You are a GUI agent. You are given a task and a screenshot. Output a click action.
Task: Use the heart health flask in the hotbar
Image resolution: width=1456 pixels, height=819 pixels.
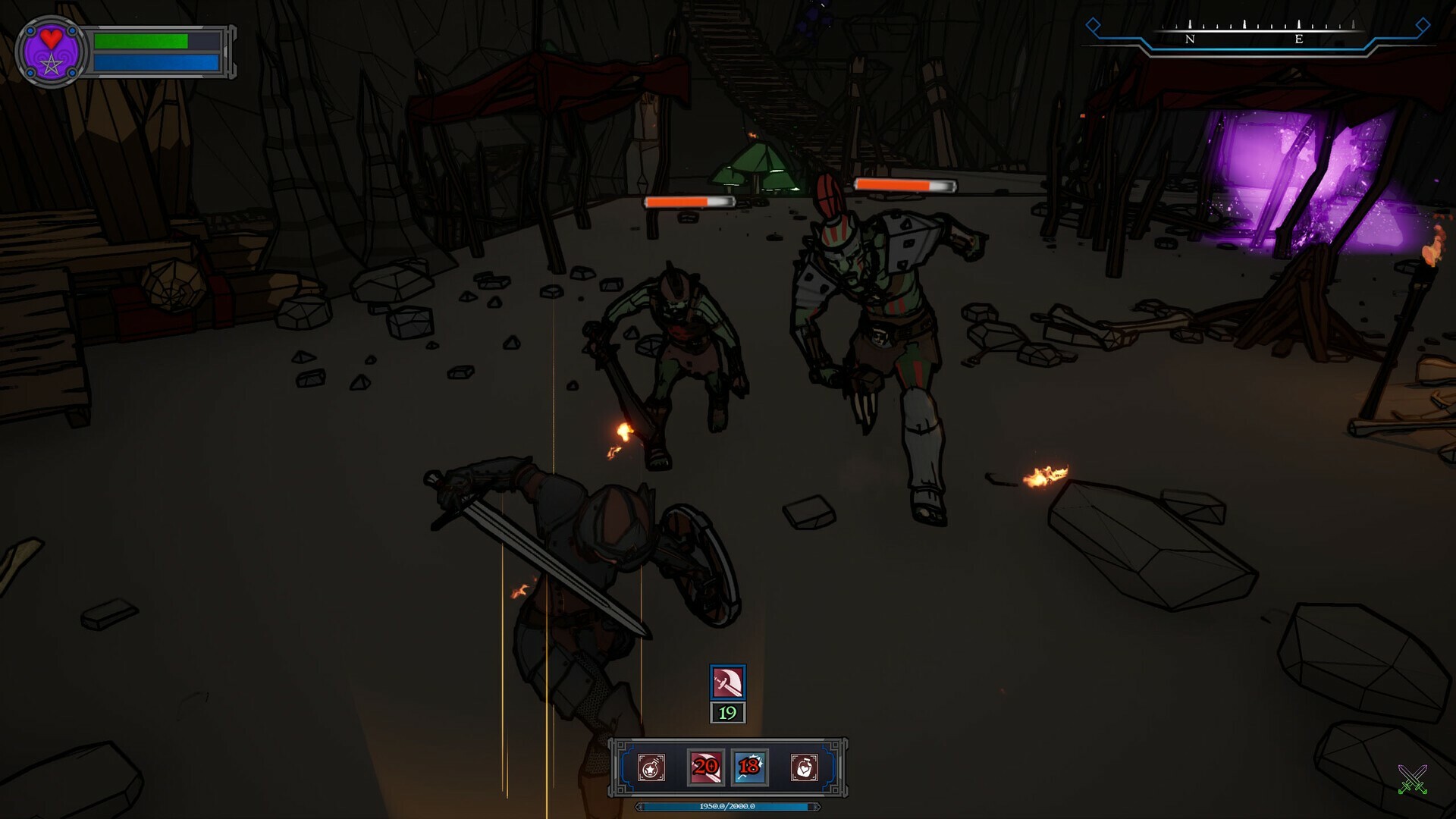click(x=805, y=768)
